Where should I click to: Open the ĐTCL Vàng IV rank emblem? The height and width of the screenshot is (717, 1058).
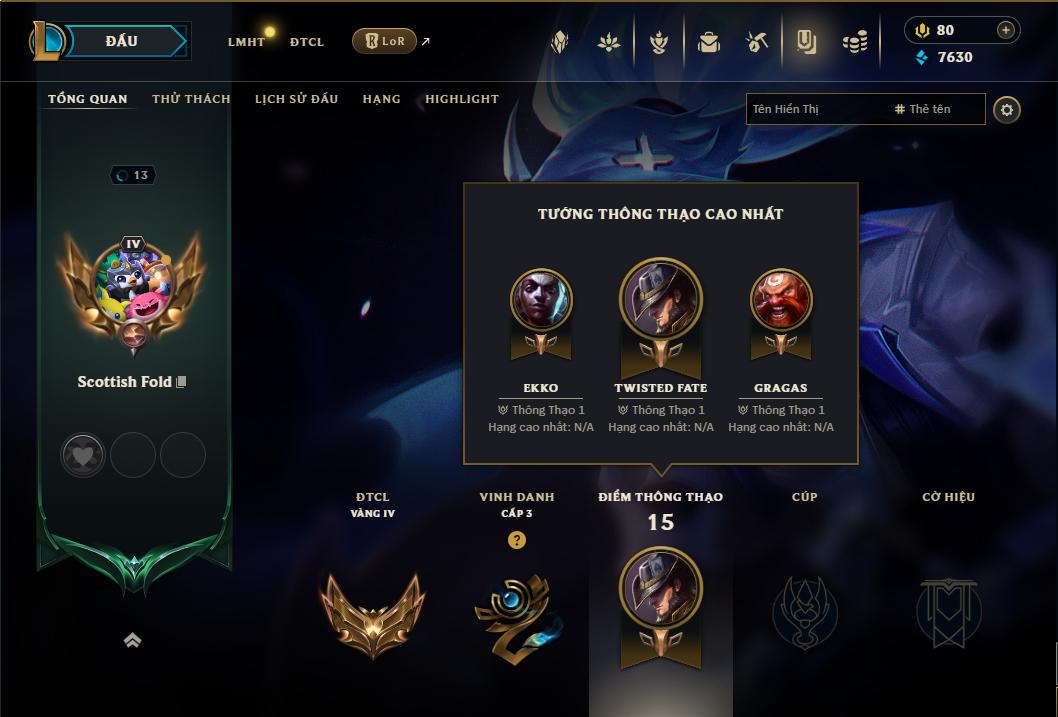pyautogui.click(x=372, y=613)
